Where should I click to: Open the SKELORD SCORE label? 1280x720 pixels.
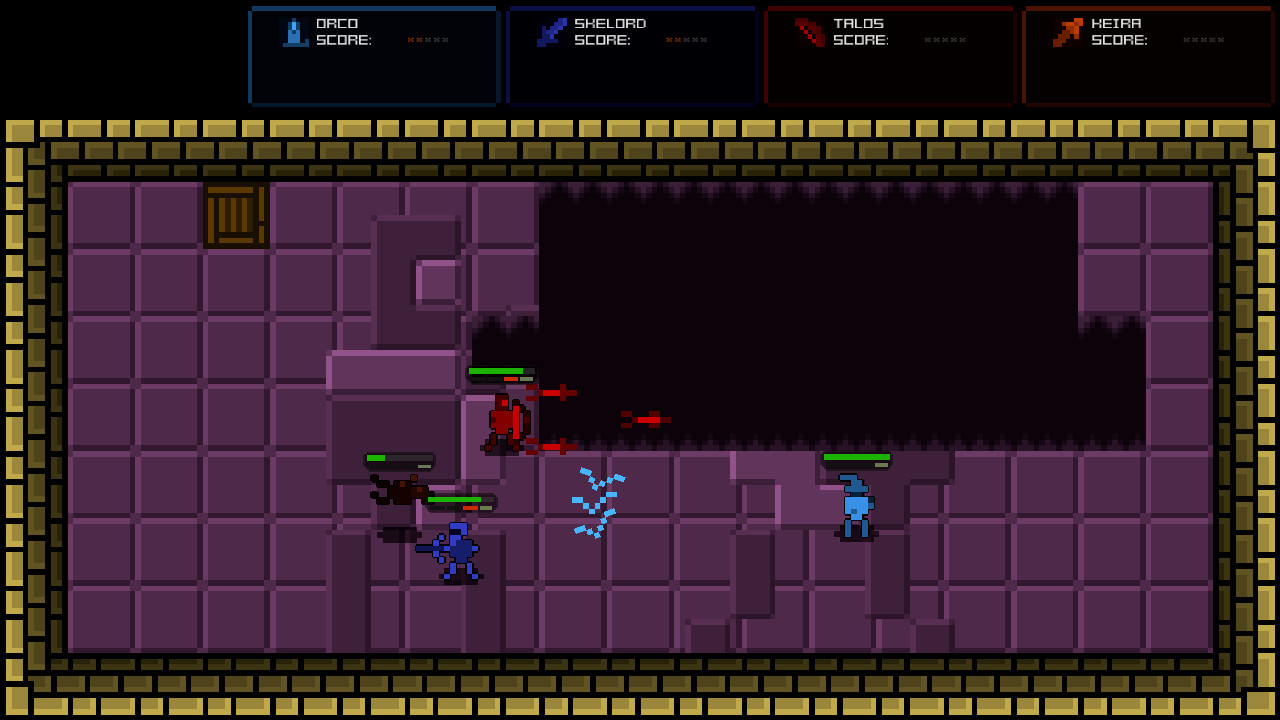(600, 40)
